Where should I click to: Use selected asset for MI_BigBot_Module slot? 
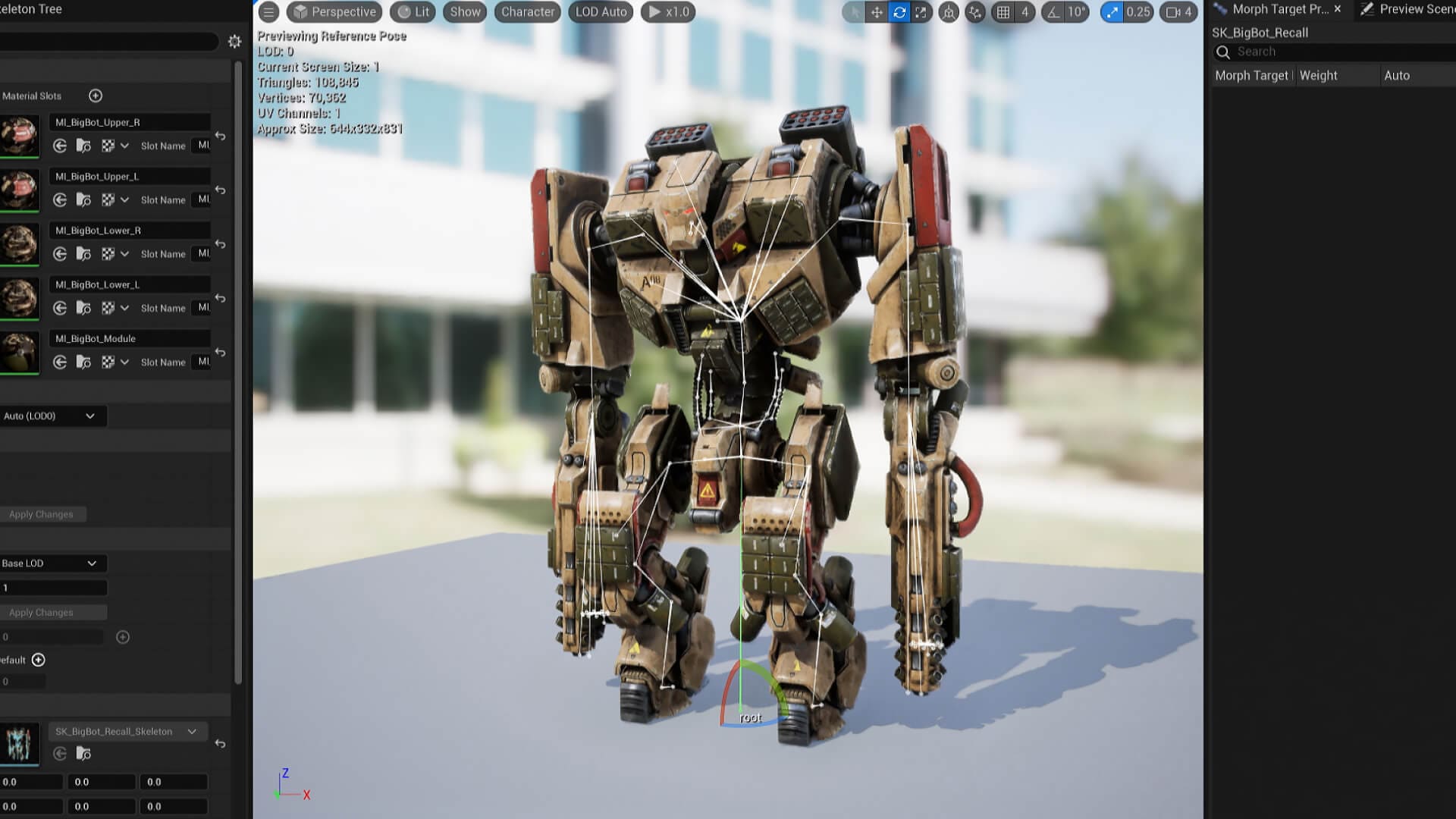coord(61,362)
